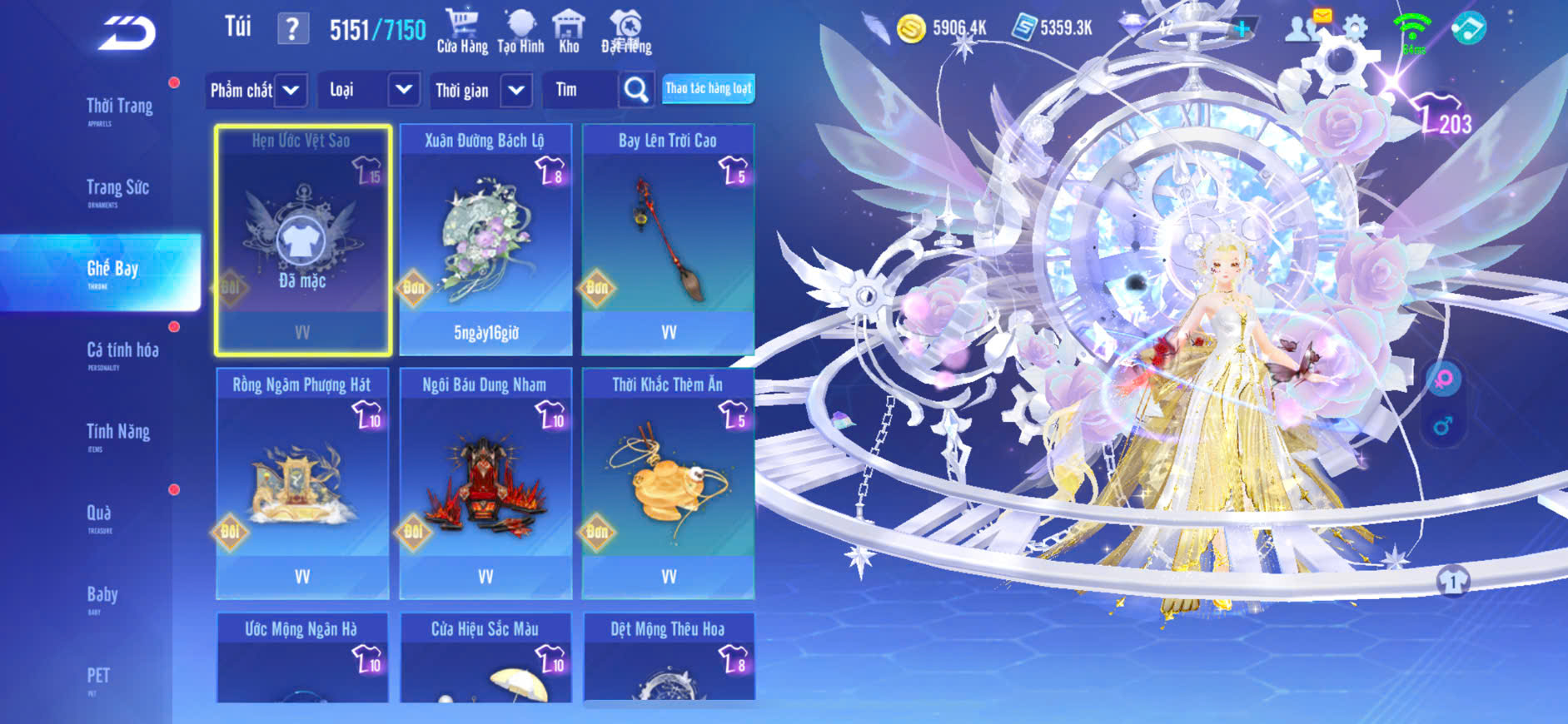
Task: Switch to the Trang Sức tab
Action: (x=117, y=189)
